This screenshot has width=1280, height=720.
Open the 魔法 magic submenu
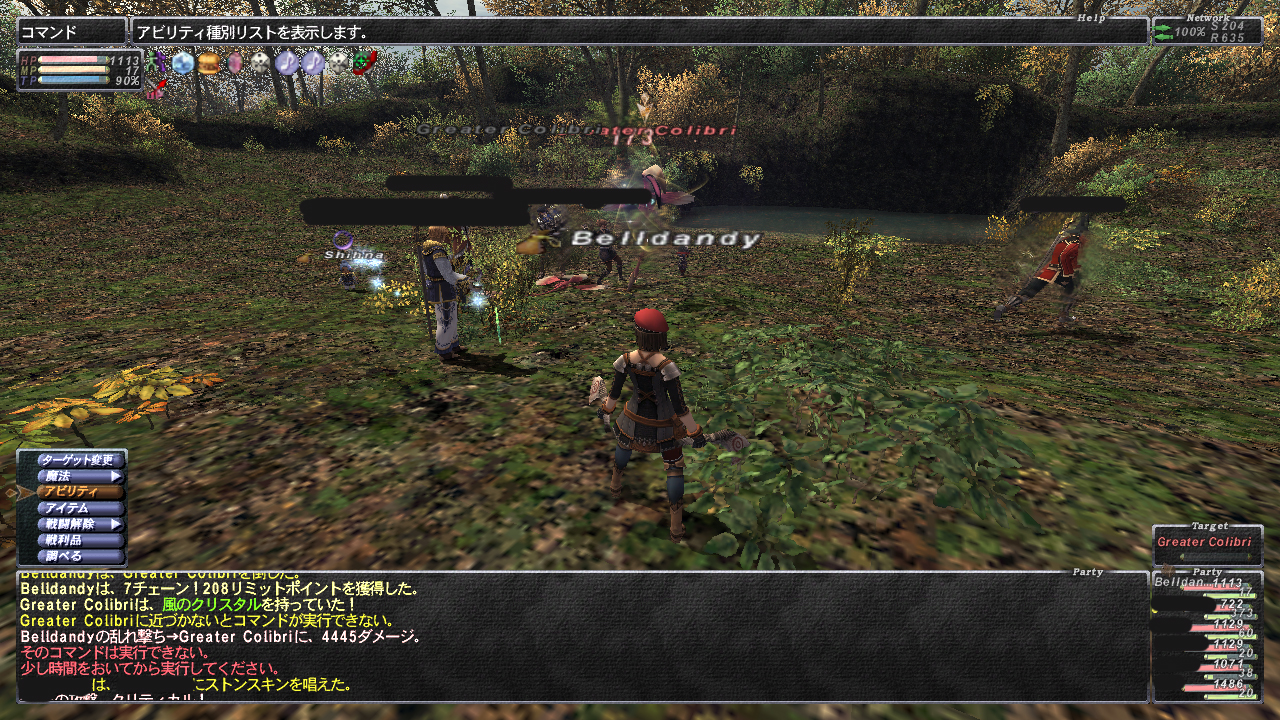tap(82, 476)
